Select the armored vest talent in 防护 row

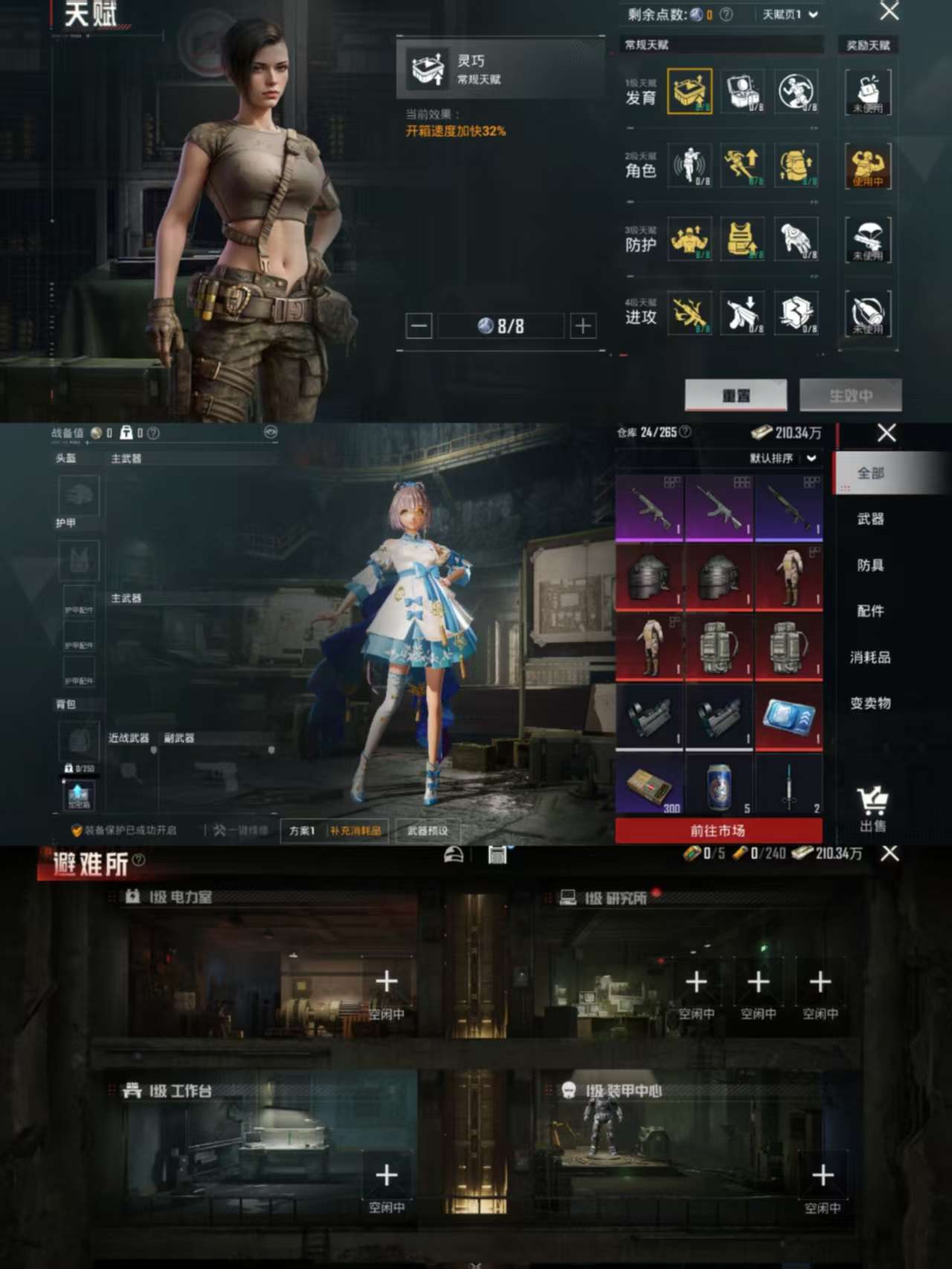tap(743, 240)
